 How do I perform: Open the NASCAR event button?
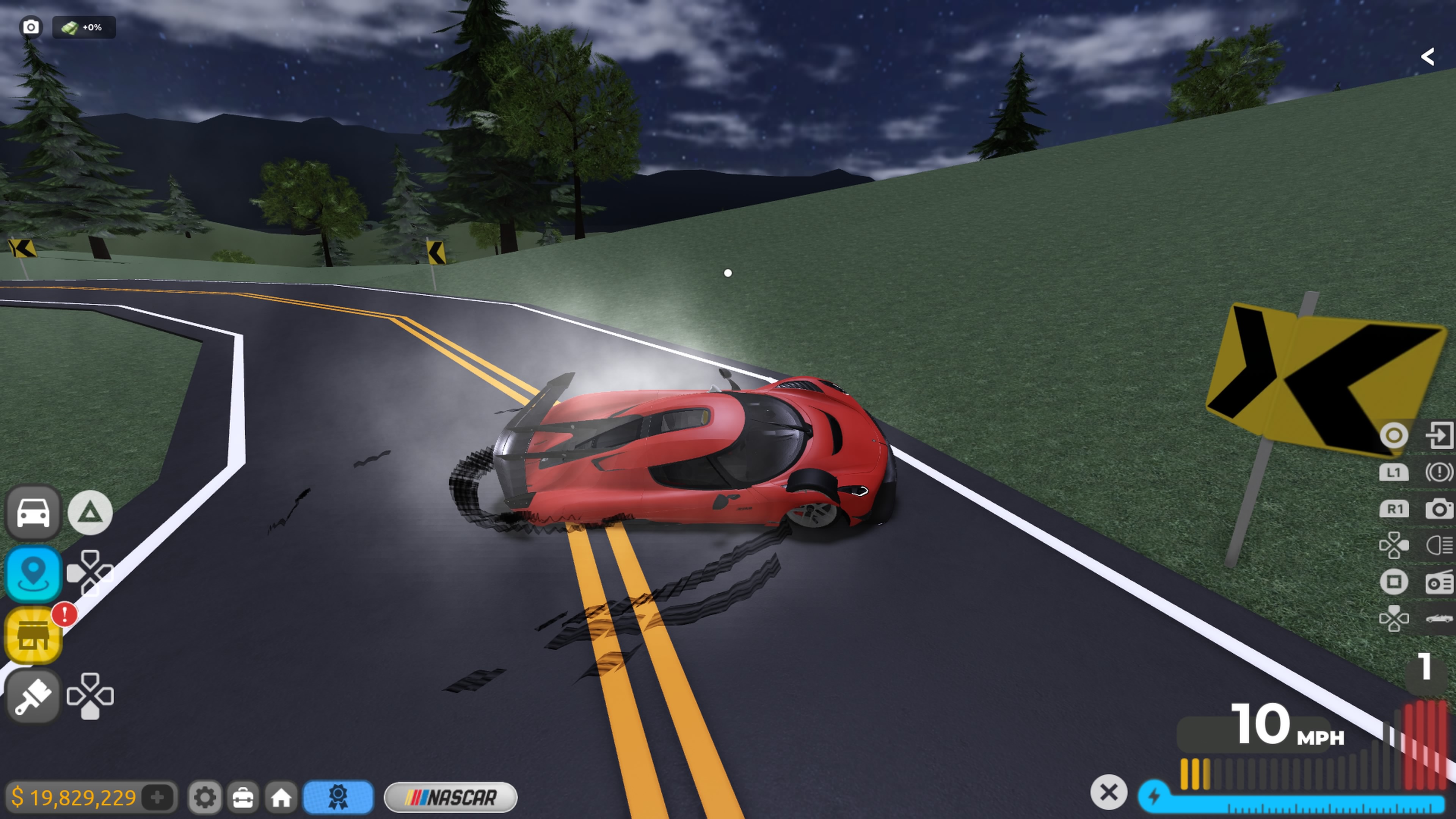[450, 797]
